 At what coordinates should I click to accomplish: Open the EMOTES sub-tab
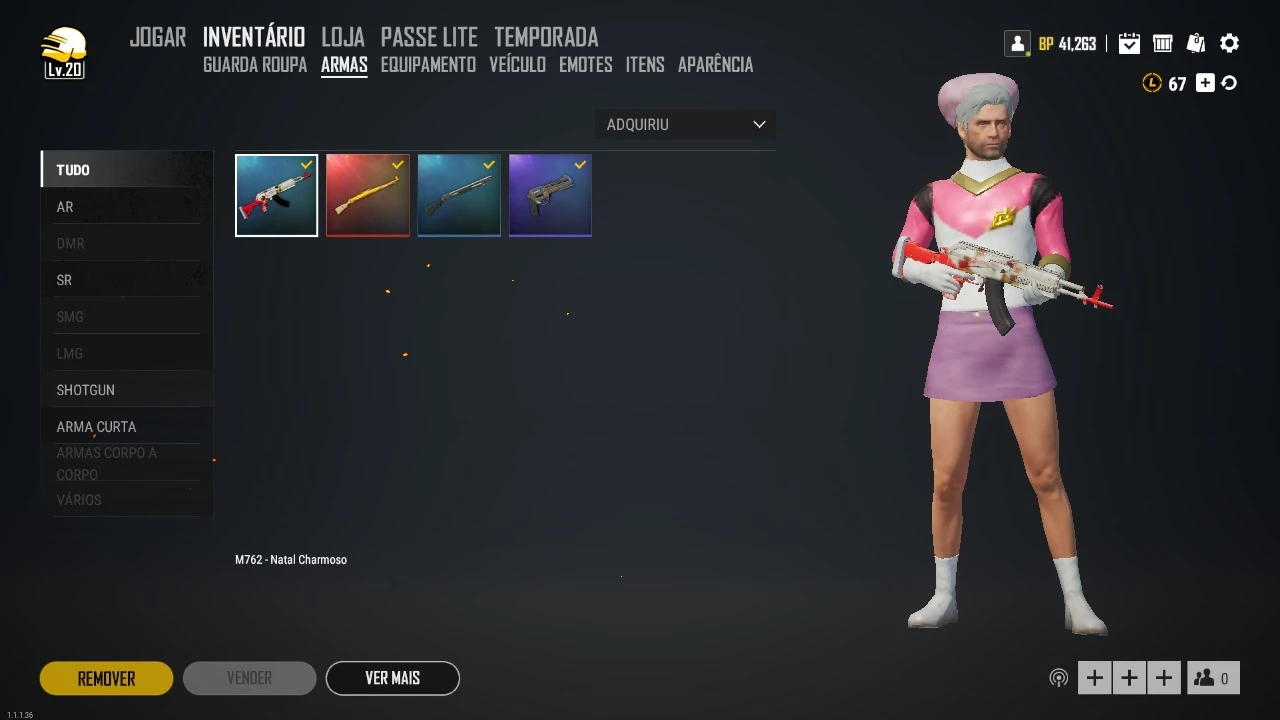[586, 65]
